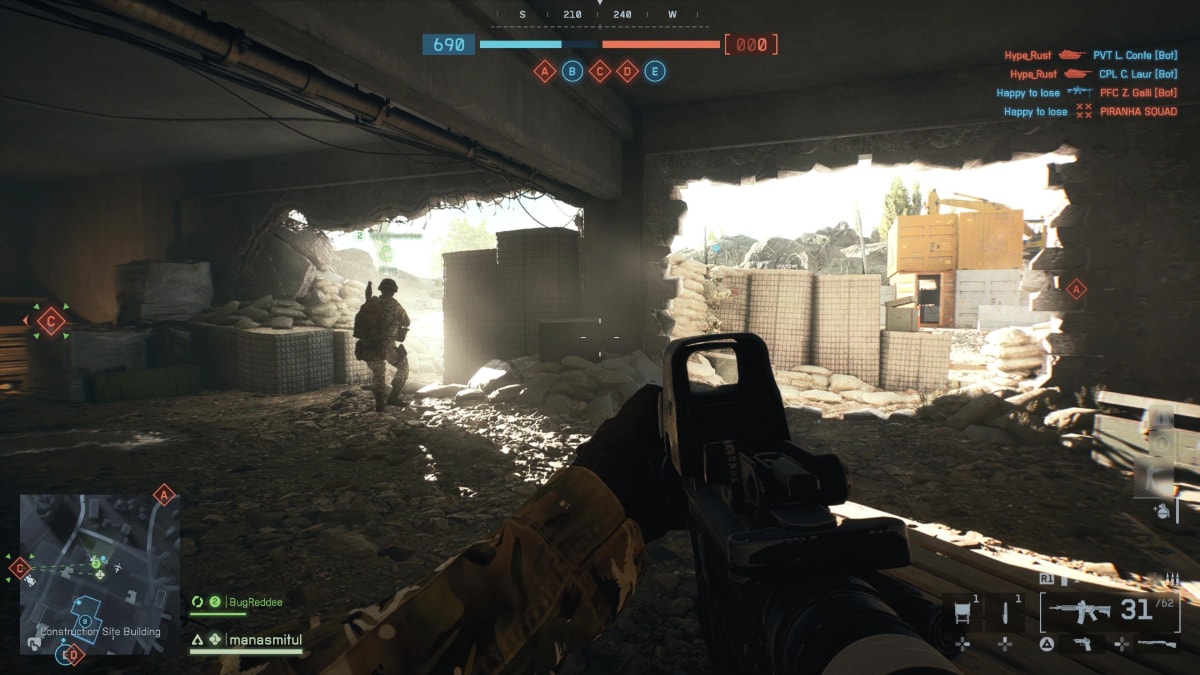Click the blue B objective on the minimap
Viewport: 1200px width, 675px height.
point(86,621)
